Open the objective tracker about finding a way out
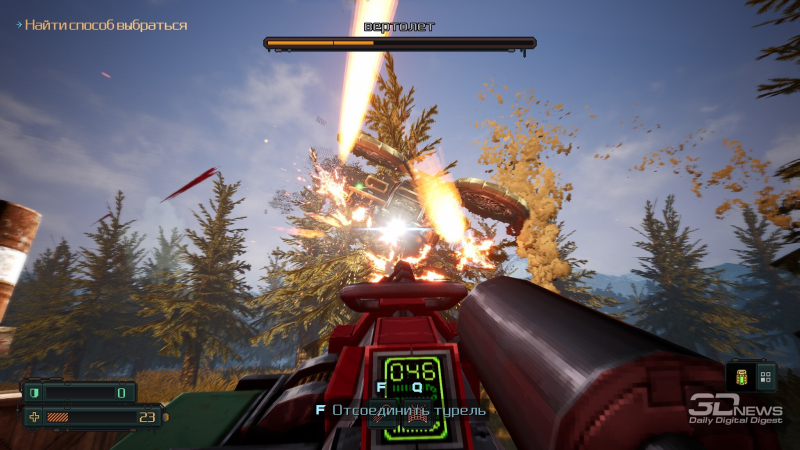 pyautogui.click(x=105, y=25)
